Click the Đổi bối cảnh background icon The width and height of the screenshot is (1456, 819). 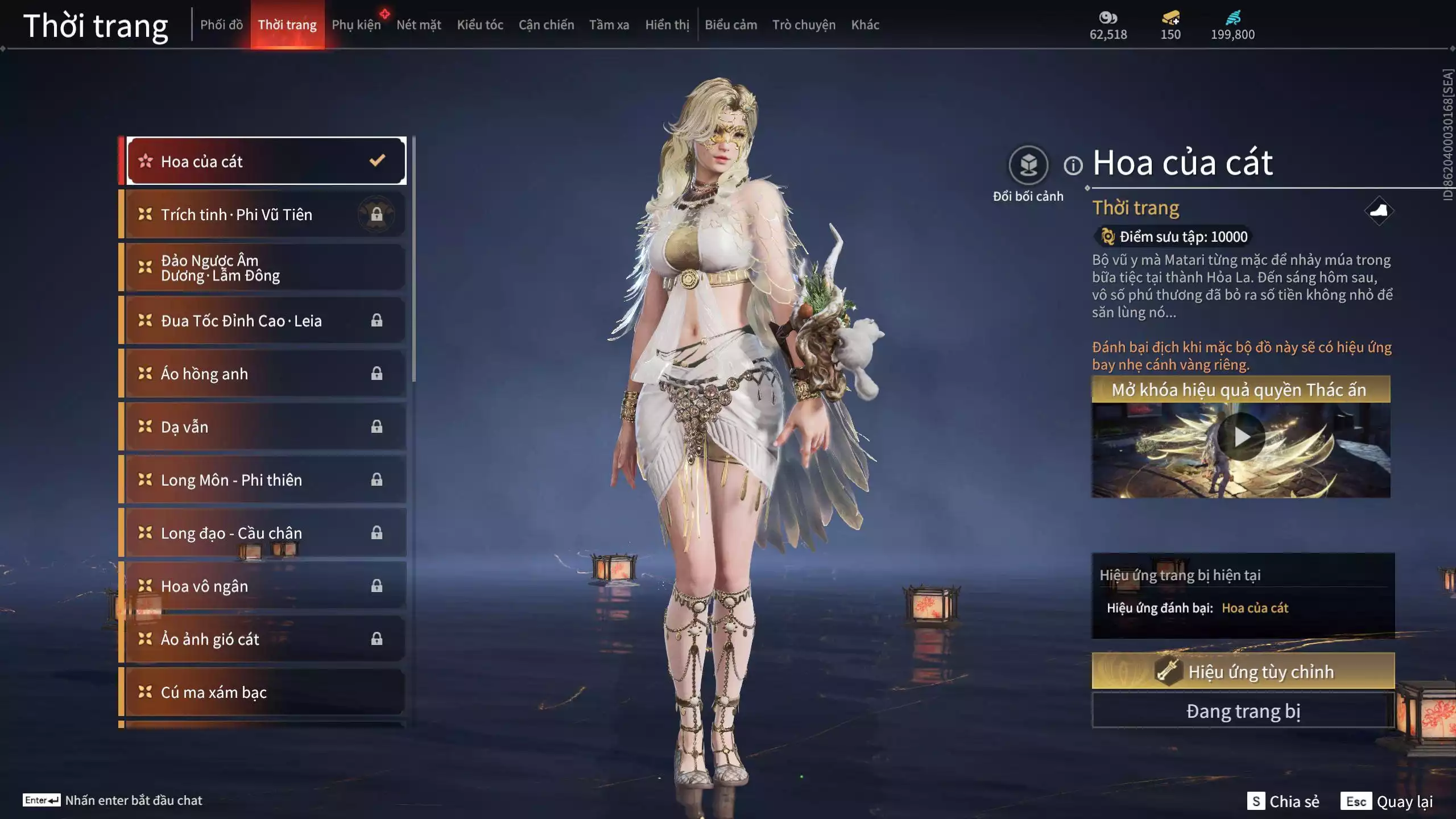click(x=1028, y=166)
